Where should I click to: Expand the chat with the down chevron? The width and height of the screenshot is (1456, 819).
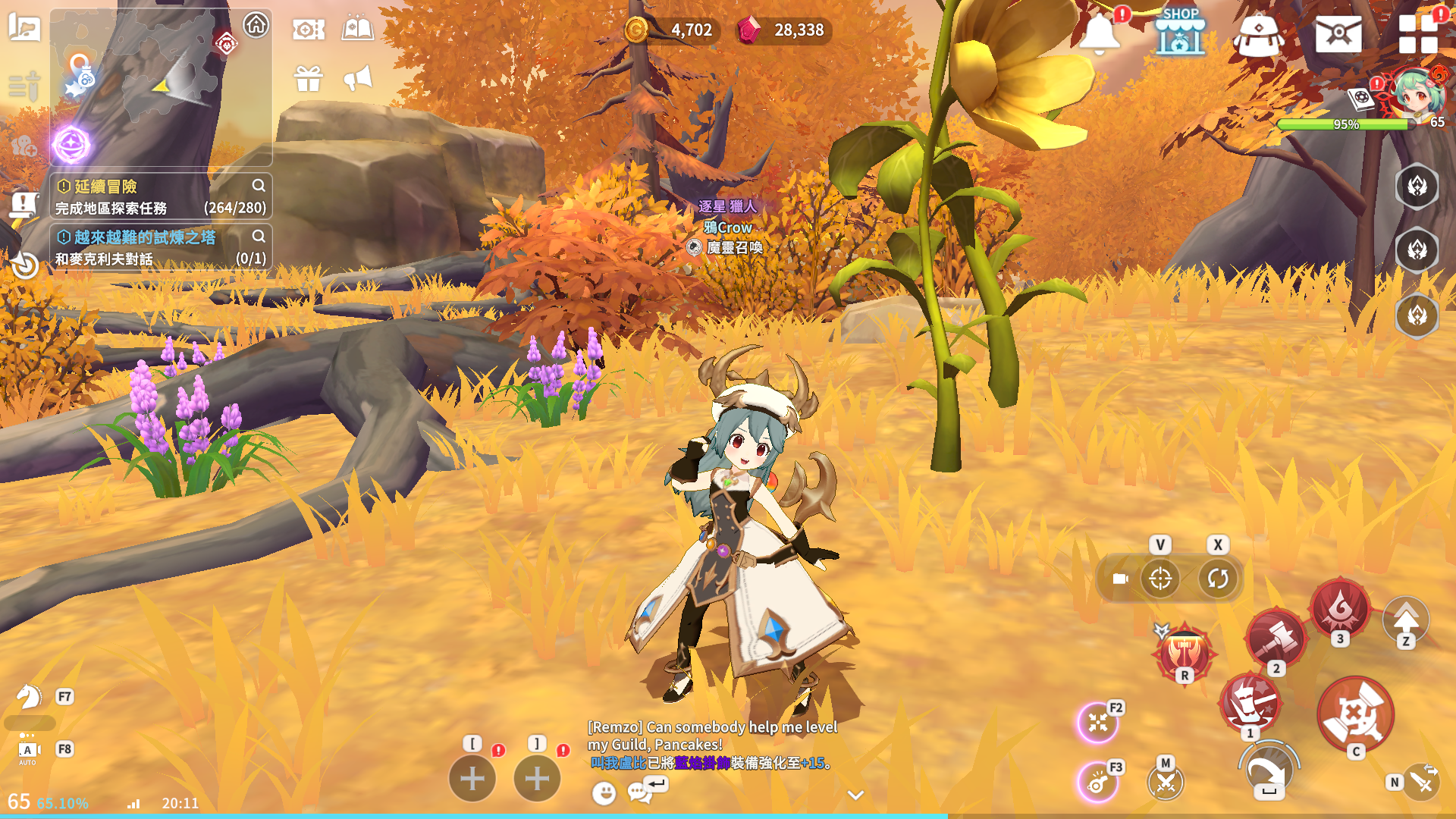(x=855, y=795)
